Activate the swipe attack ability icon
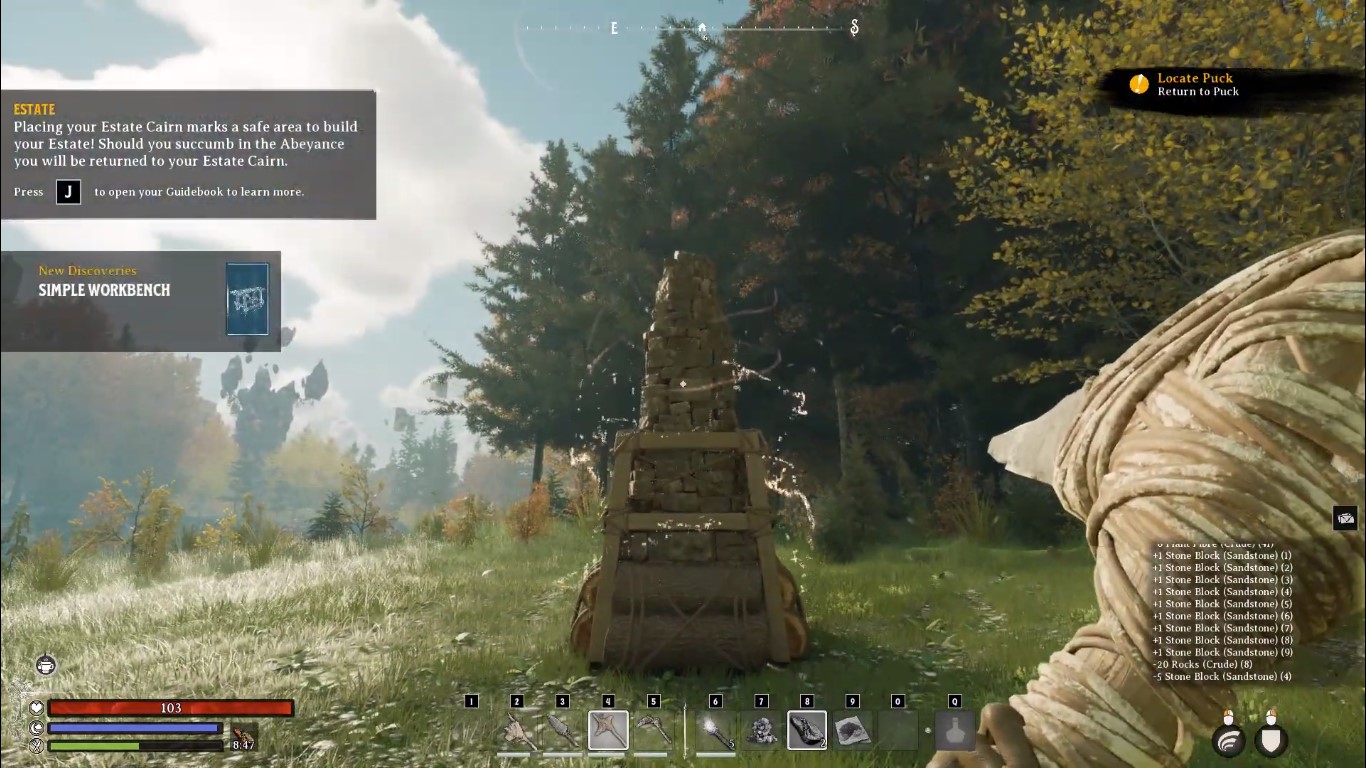 click(1229, 740)
